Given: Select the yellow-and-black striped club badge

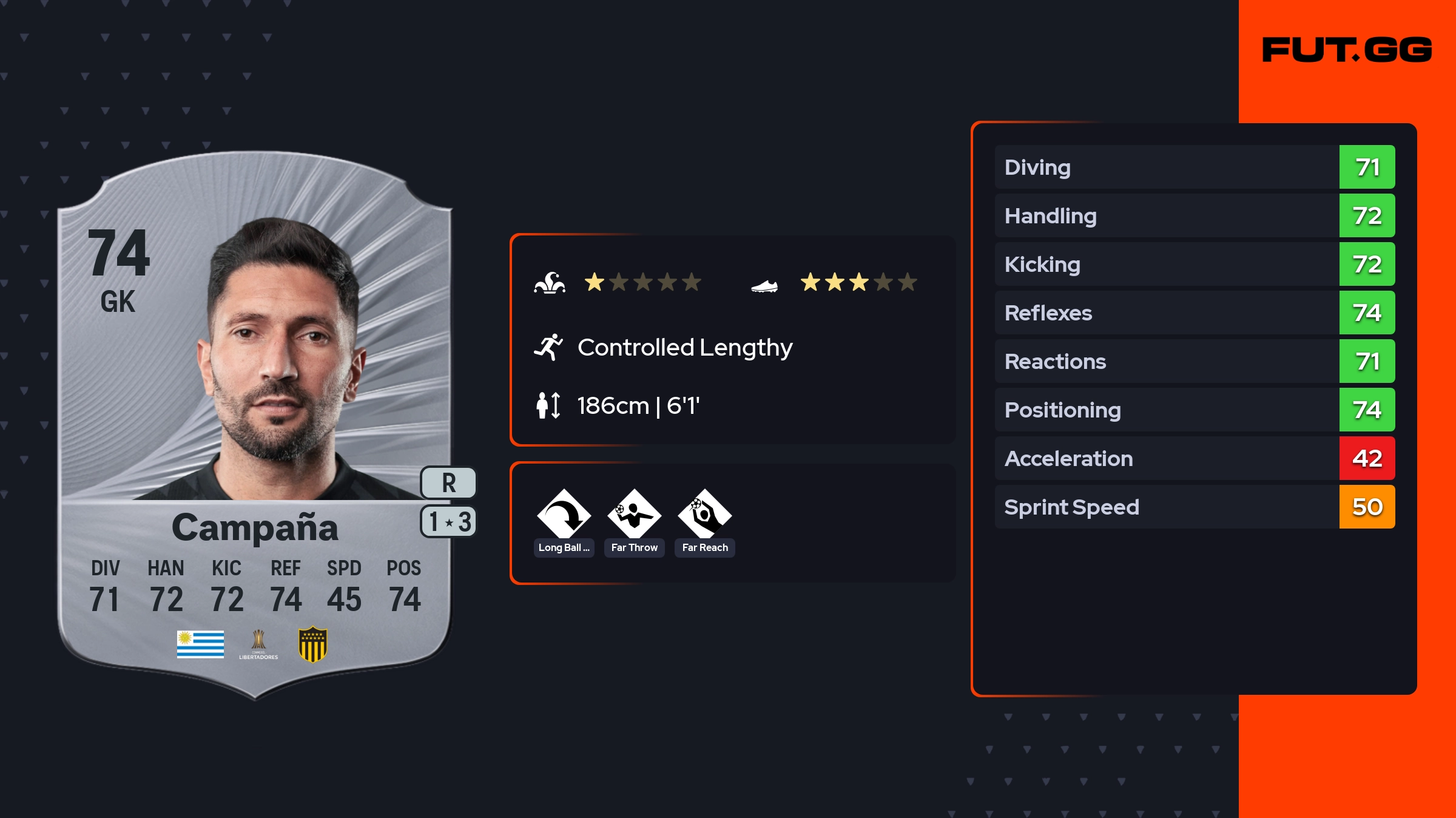Looking at the screenshot, I should pos(313,644).
